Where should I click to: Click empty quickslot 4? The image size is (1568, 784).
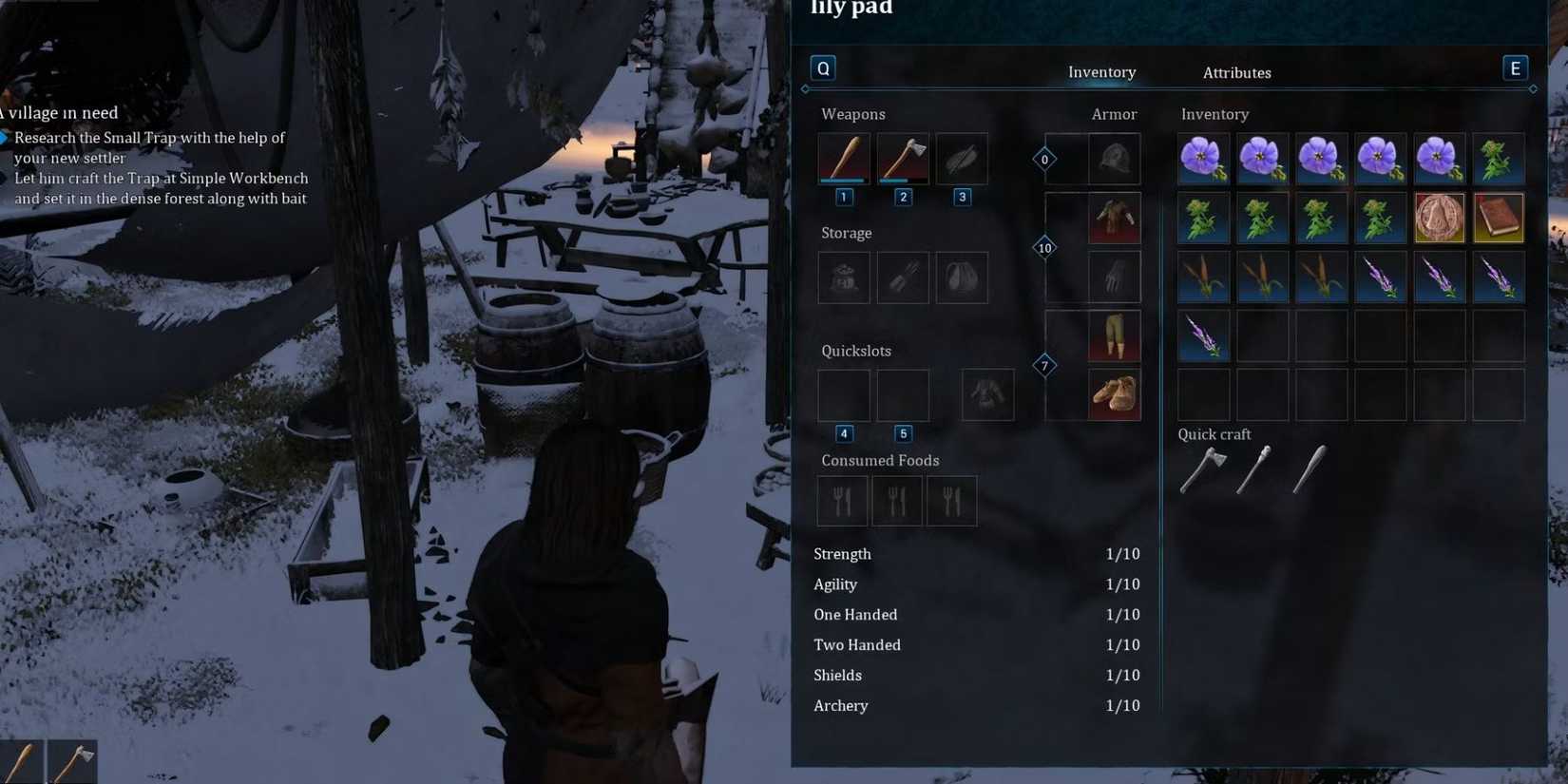[x=843, y=395]
